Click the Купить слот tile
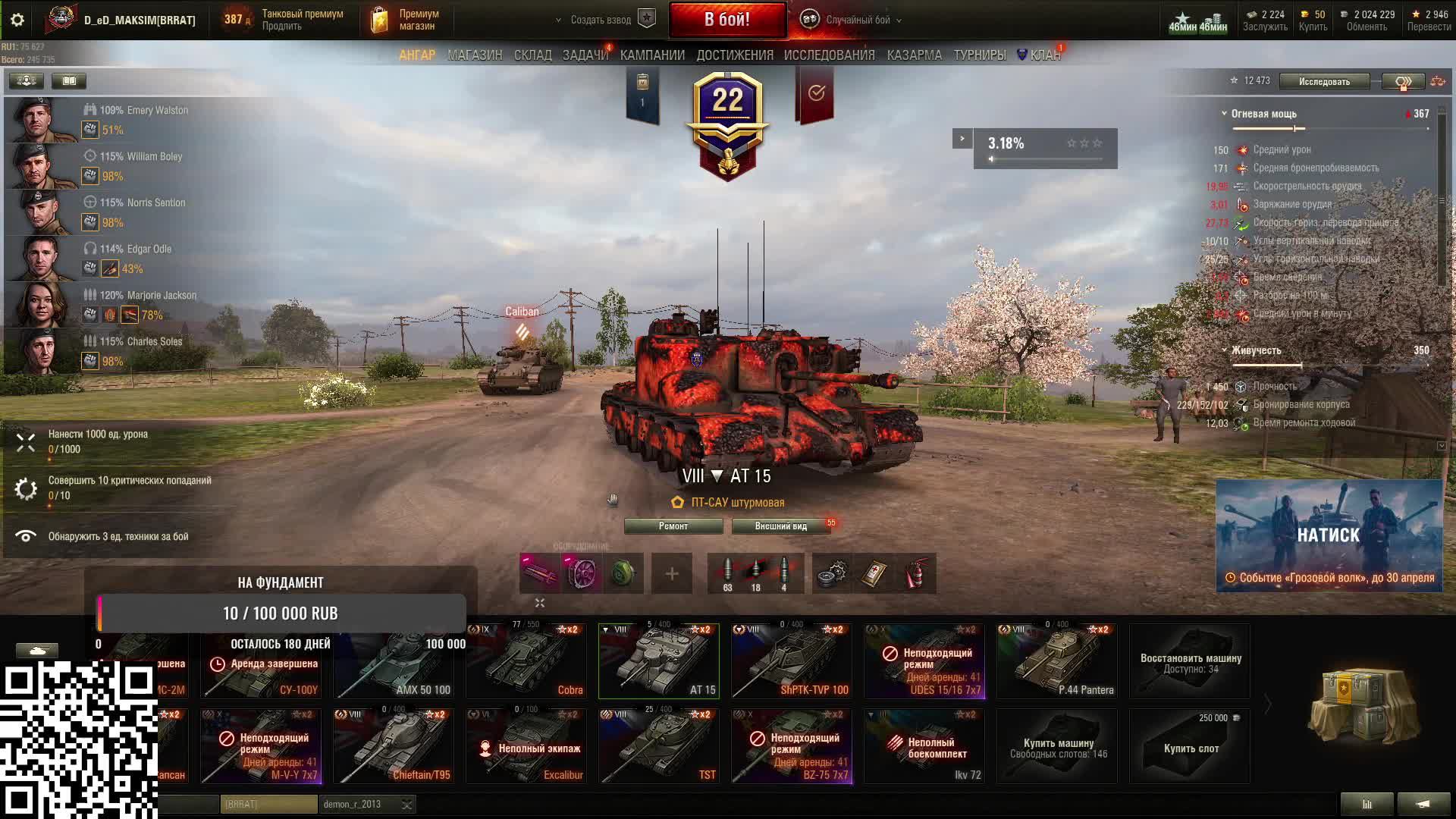Image resolution: width=1456 pixels, height=819 pixels. 1190,746
